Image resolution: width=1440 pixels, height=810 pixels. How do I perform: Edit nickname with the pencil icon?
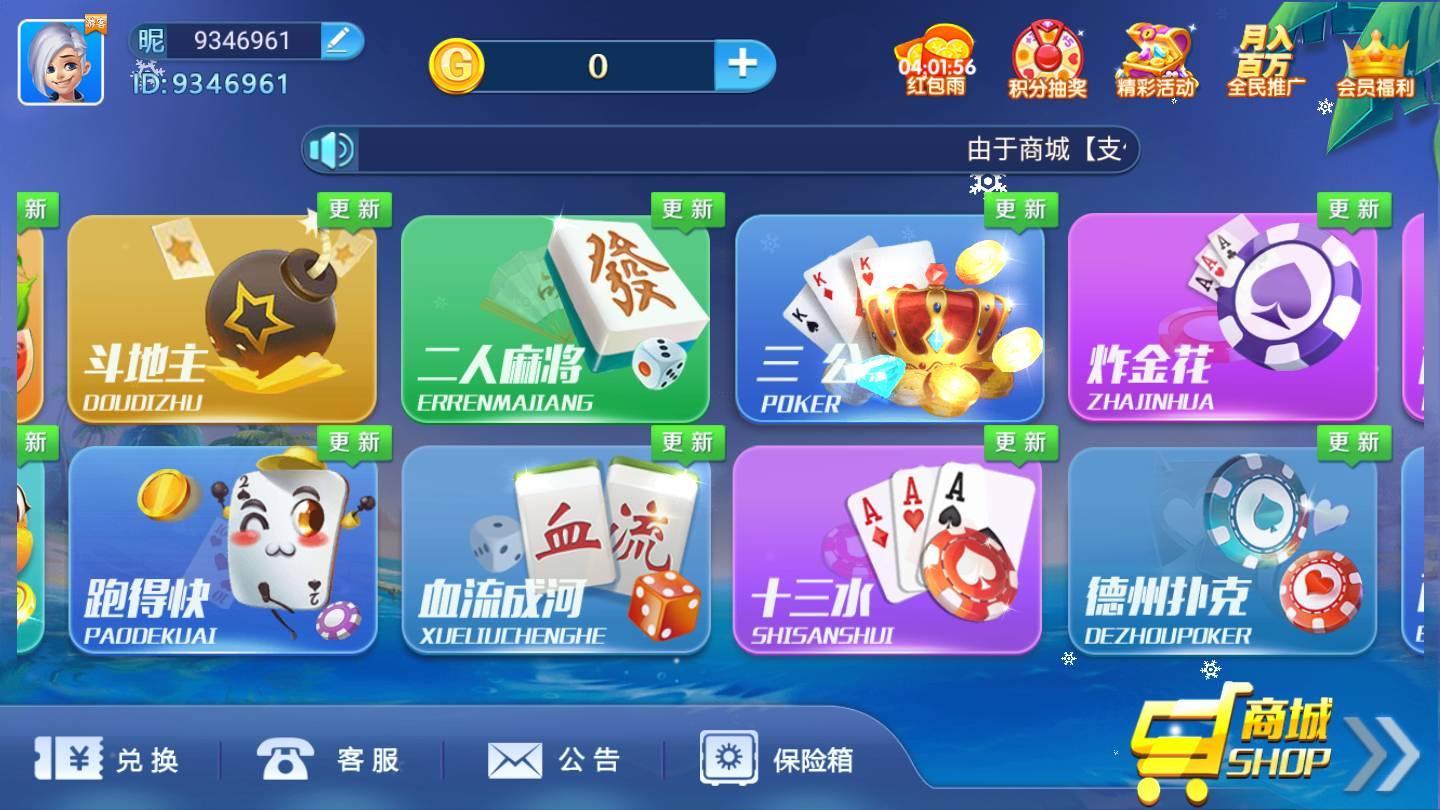(x=340, y=42)
